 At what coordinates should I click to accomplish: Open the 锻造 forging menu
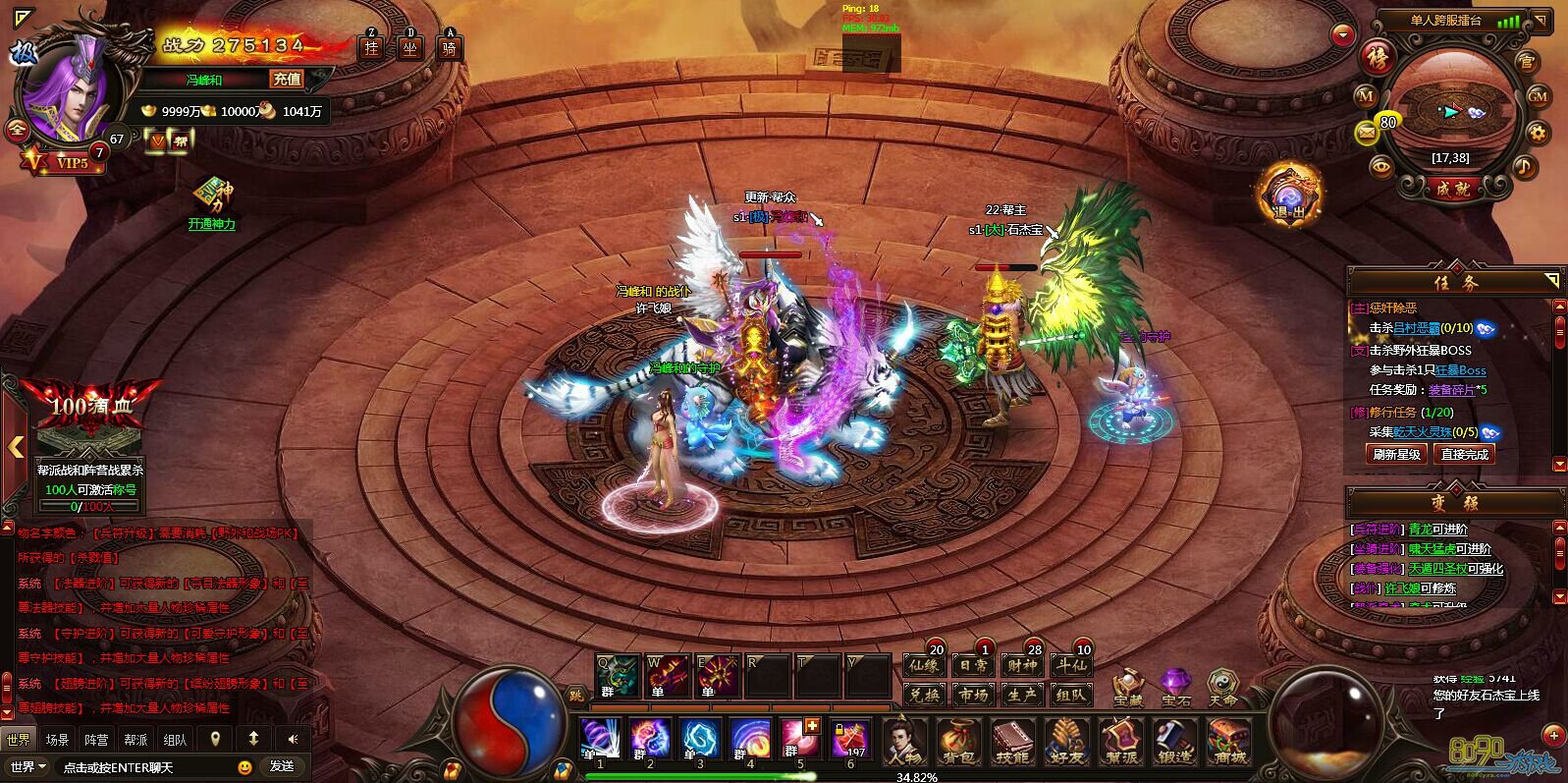1173,742
